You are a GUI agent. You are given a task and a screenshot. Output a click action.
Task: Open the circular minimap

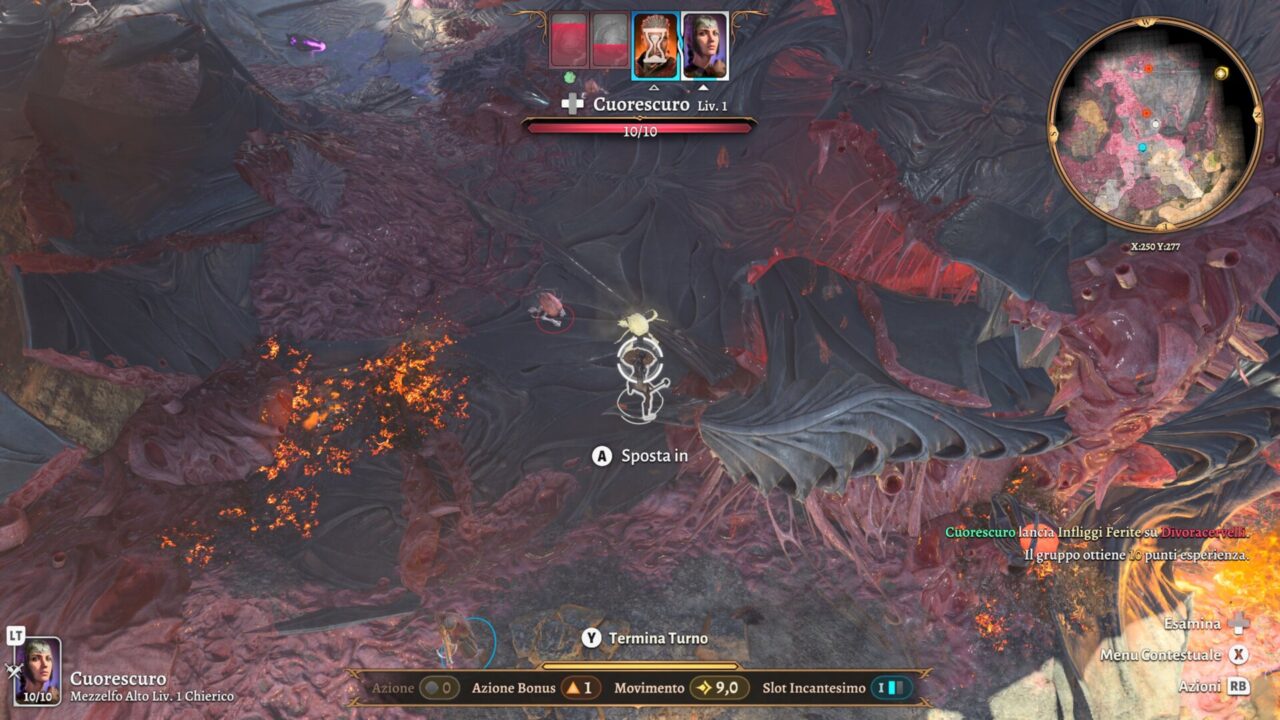pos(1155,124)
